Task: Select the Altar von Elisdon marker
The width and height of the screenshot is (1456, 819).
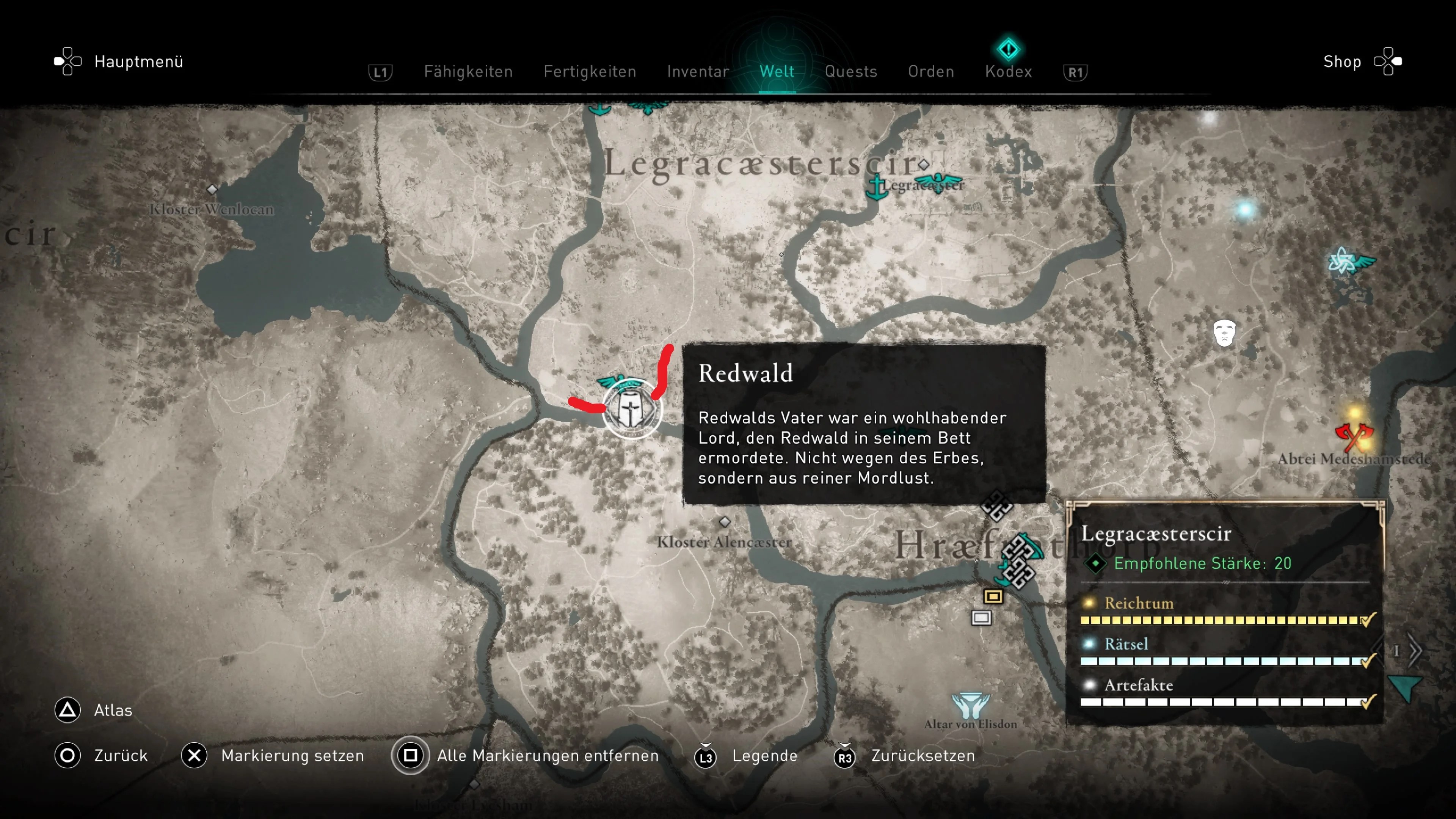Action: pyautogui.click(x=970, y=705)
